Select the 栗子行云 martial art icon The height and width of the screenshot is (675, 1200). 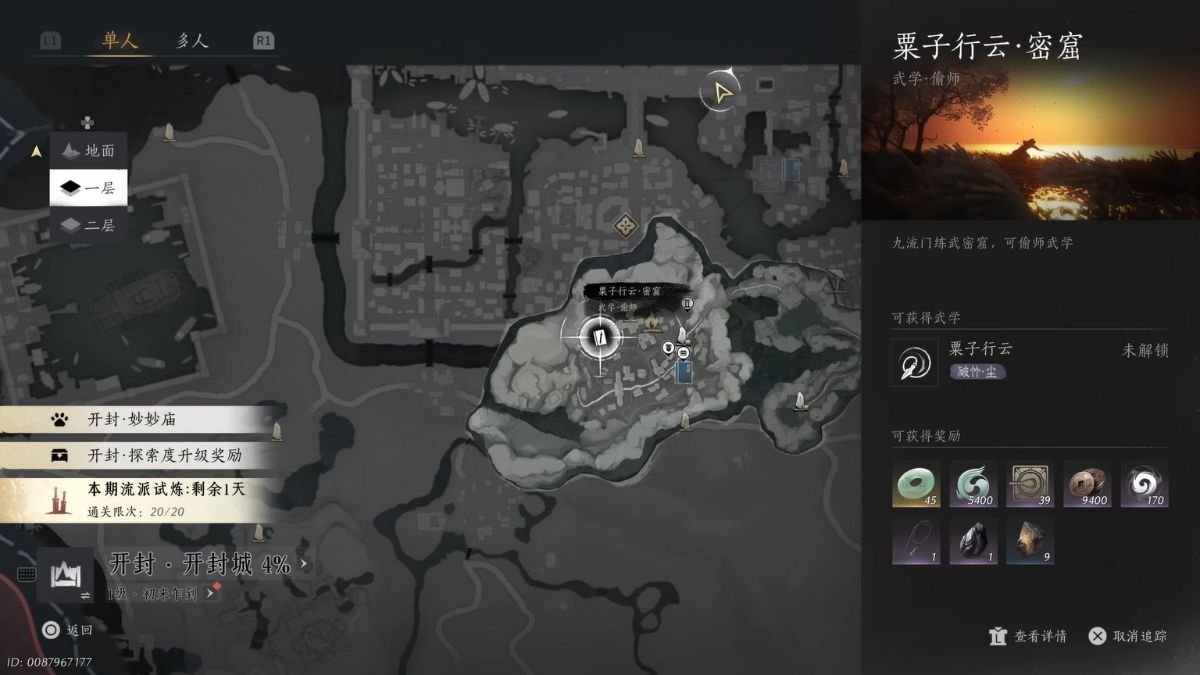point(915,362)
